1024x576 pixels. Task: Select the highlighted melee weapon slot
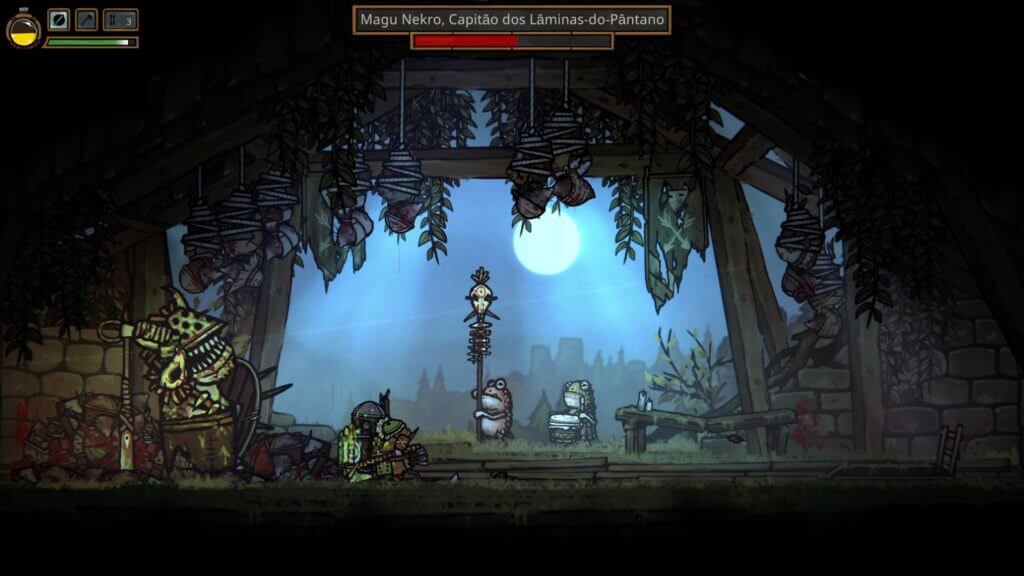pyautogui.click(x=59, y=20)
